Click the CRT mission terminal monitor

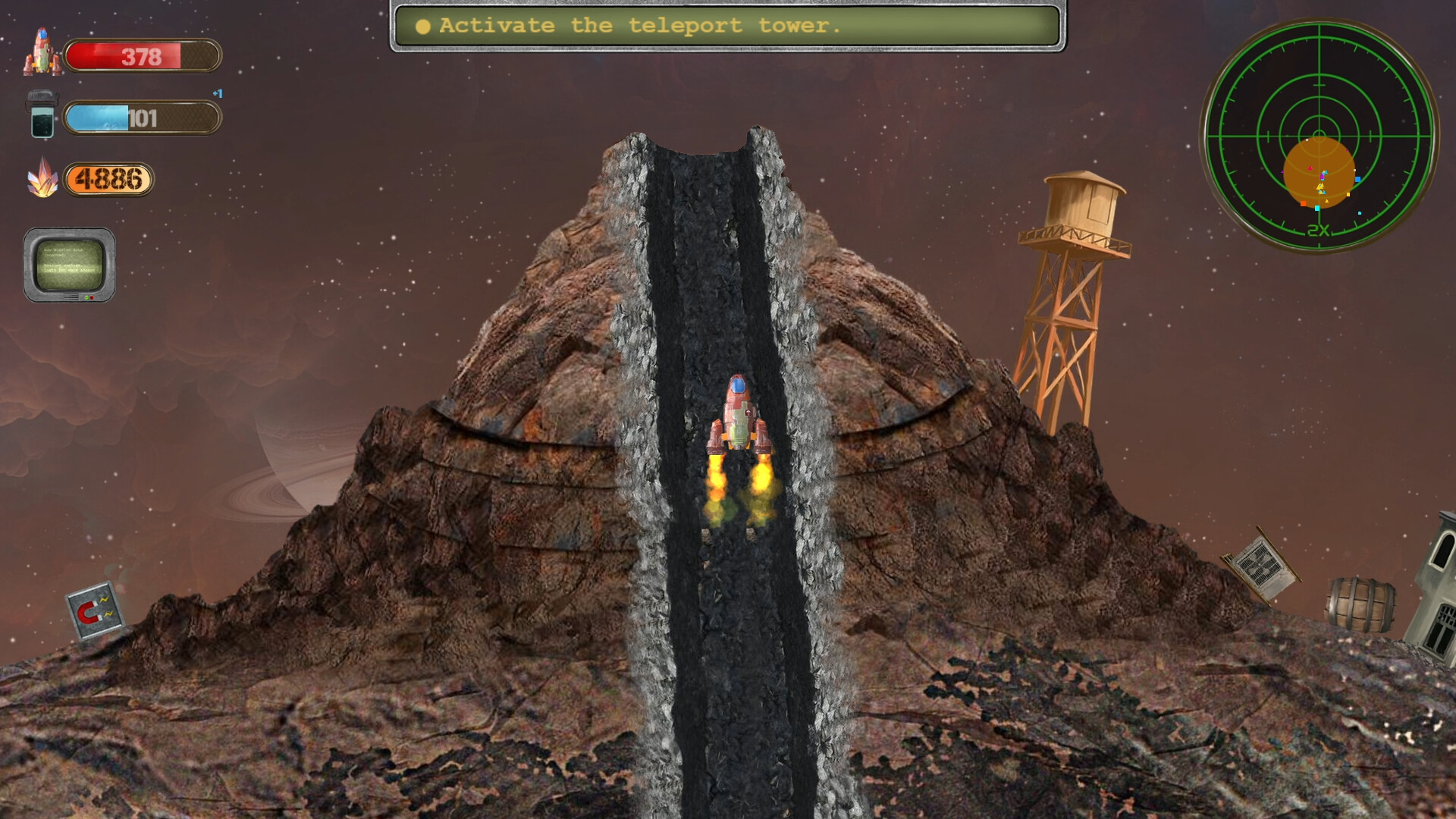point(70,264)
